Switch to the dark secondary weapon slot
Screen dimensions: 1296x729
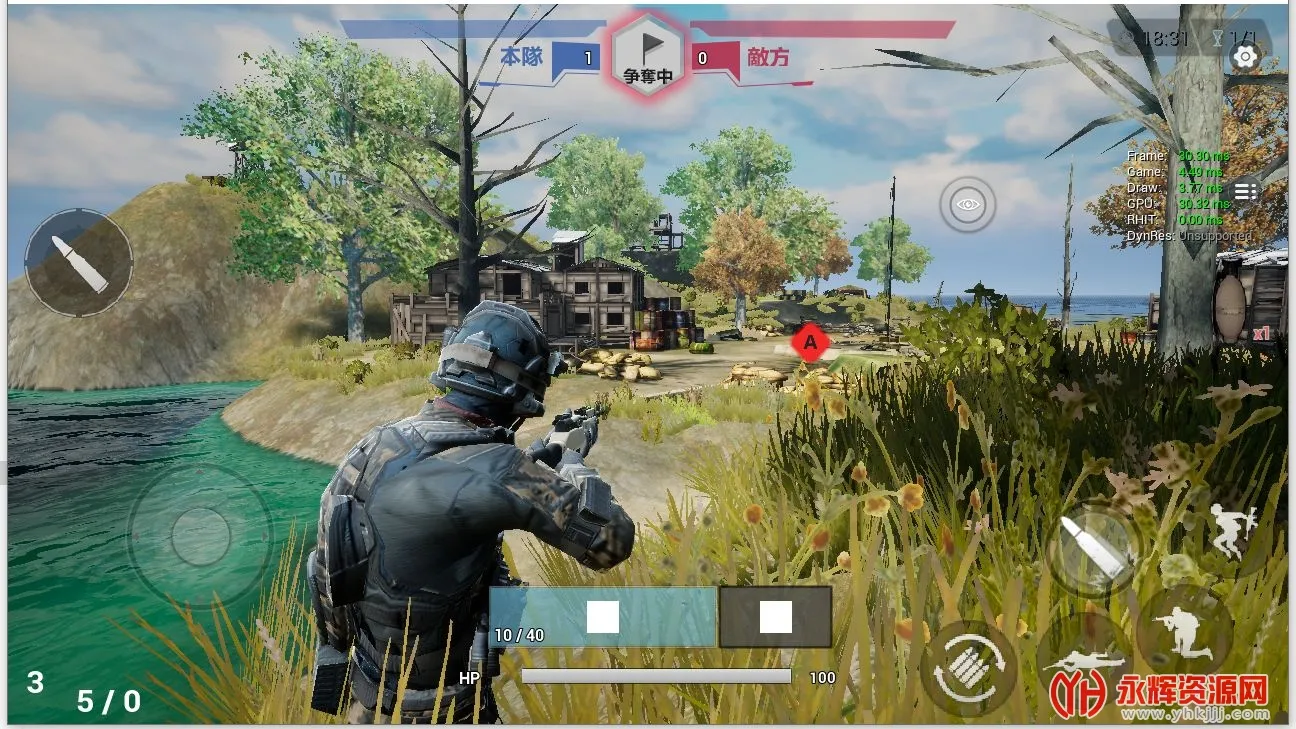[x=775, y=617]
